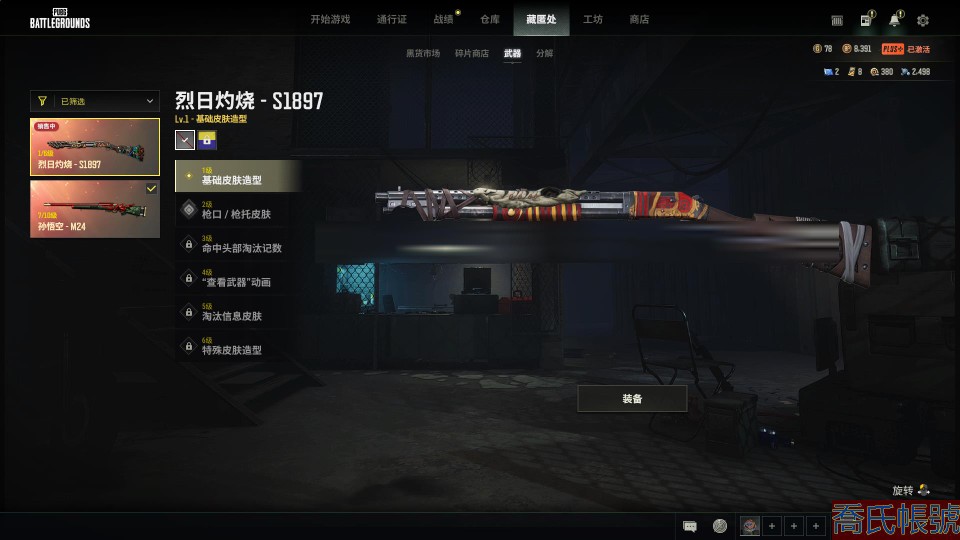Open settings with the gear icon
Screen dimensions: 960x540
coord(923,20)
